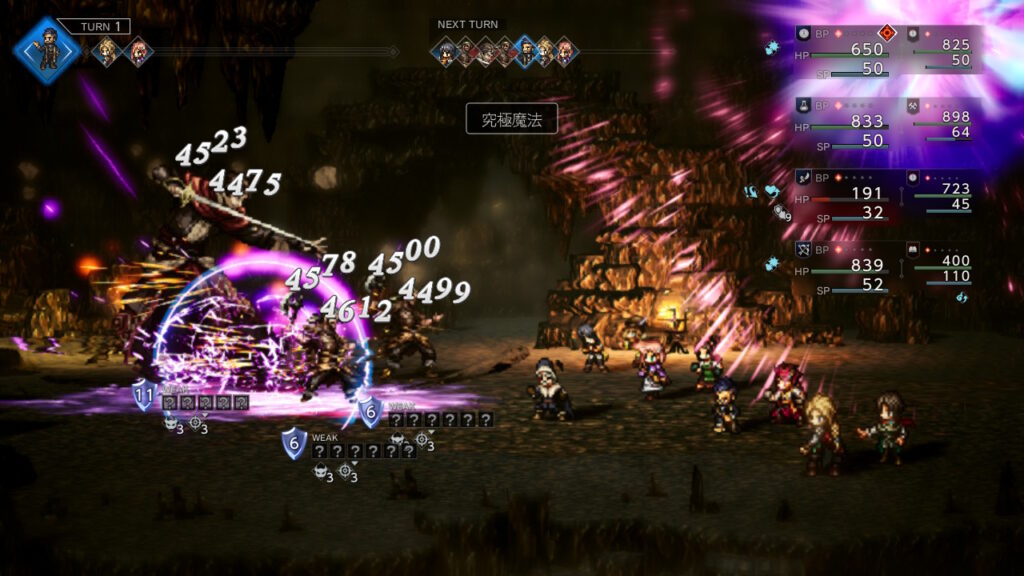This screenshot has height=576, width=1024.
Task: Choose the blue-highlighted portrait under NEXT TURN
Action: click(525, 51)
